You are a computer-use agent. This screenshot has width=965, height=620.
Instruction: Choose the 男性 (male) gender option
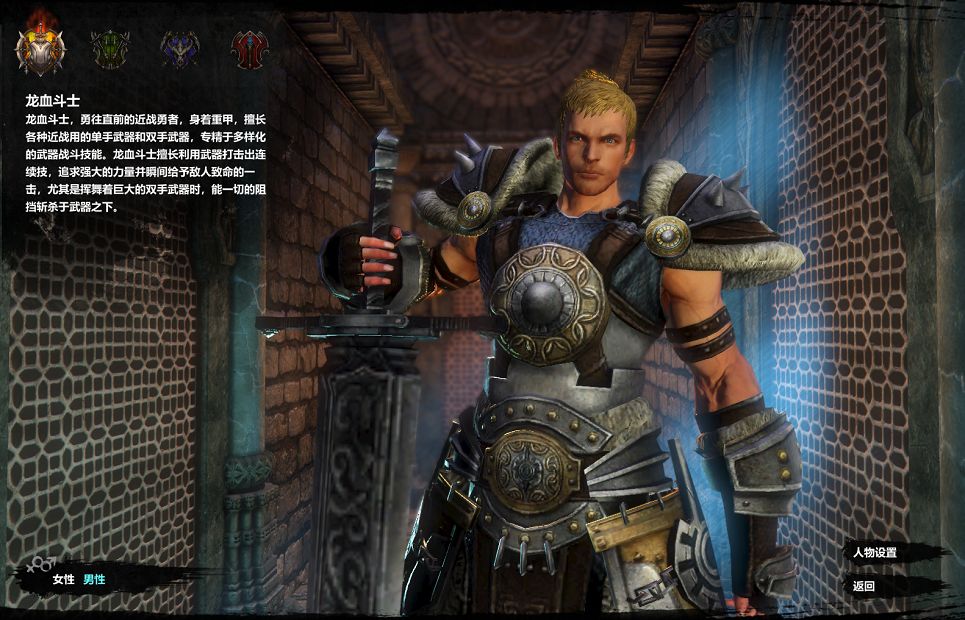(x=94, y=579)
